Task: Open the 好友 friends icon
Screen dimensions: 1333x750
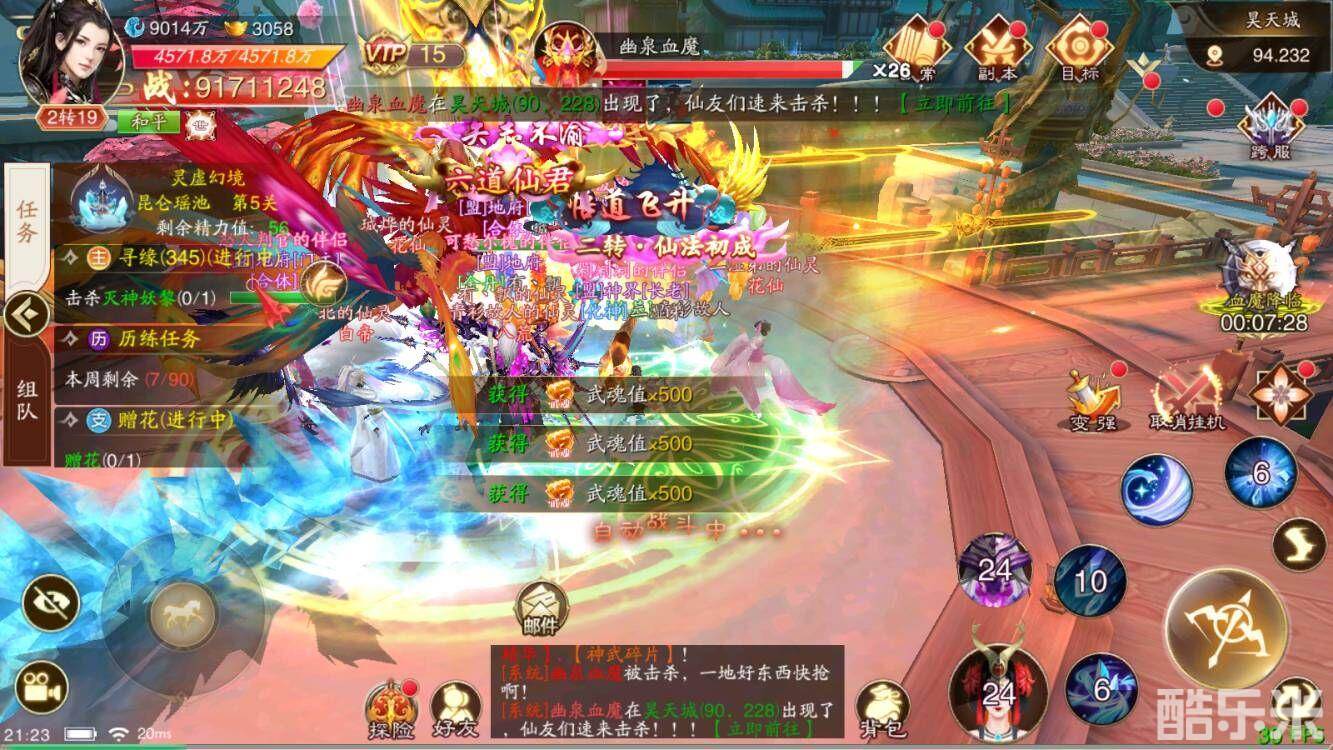Action: point(458,700)
